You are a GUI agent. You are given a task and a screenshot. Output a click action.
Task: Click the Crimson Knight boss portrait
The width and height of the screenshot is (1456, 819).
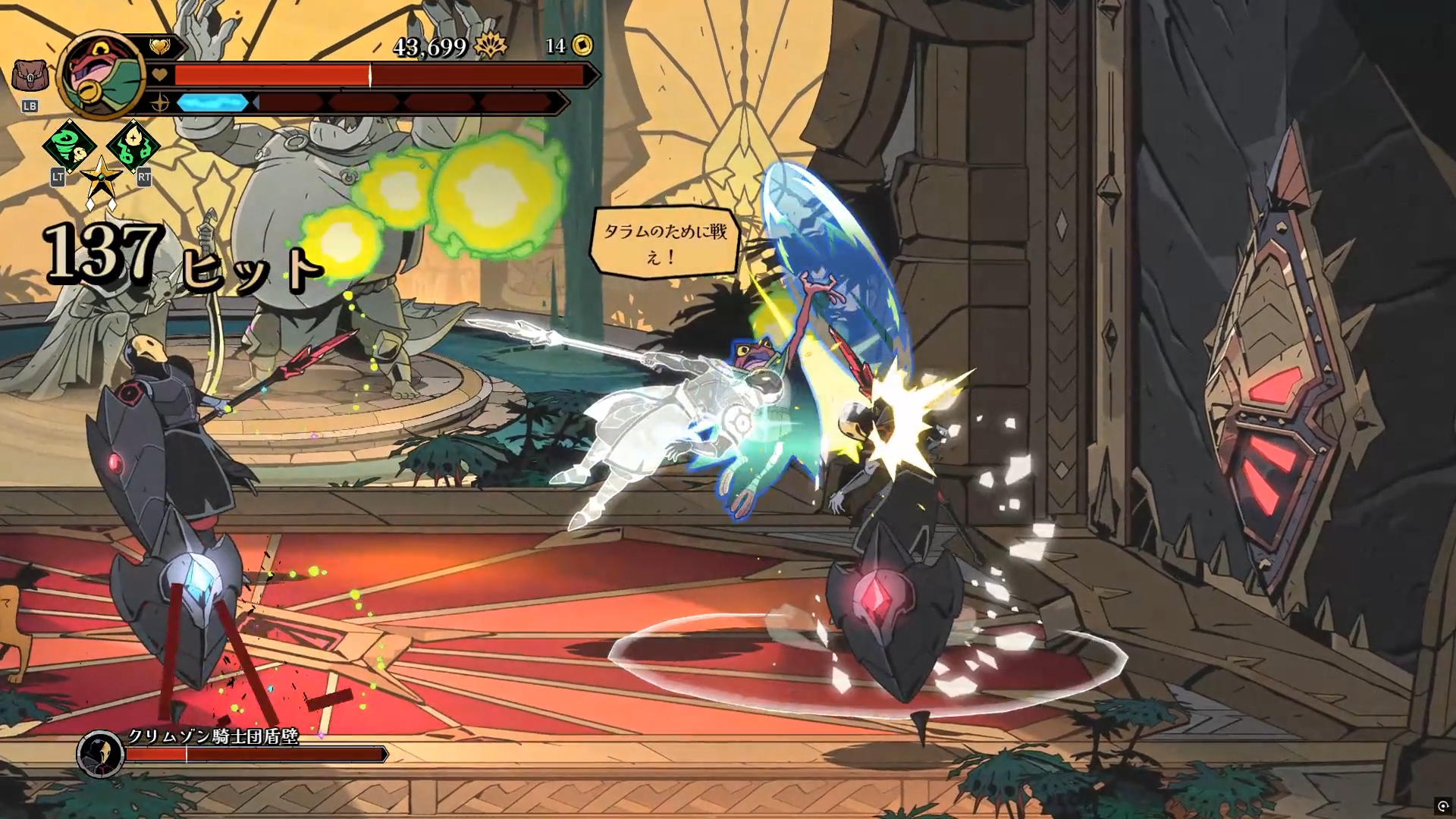[100, 754]
